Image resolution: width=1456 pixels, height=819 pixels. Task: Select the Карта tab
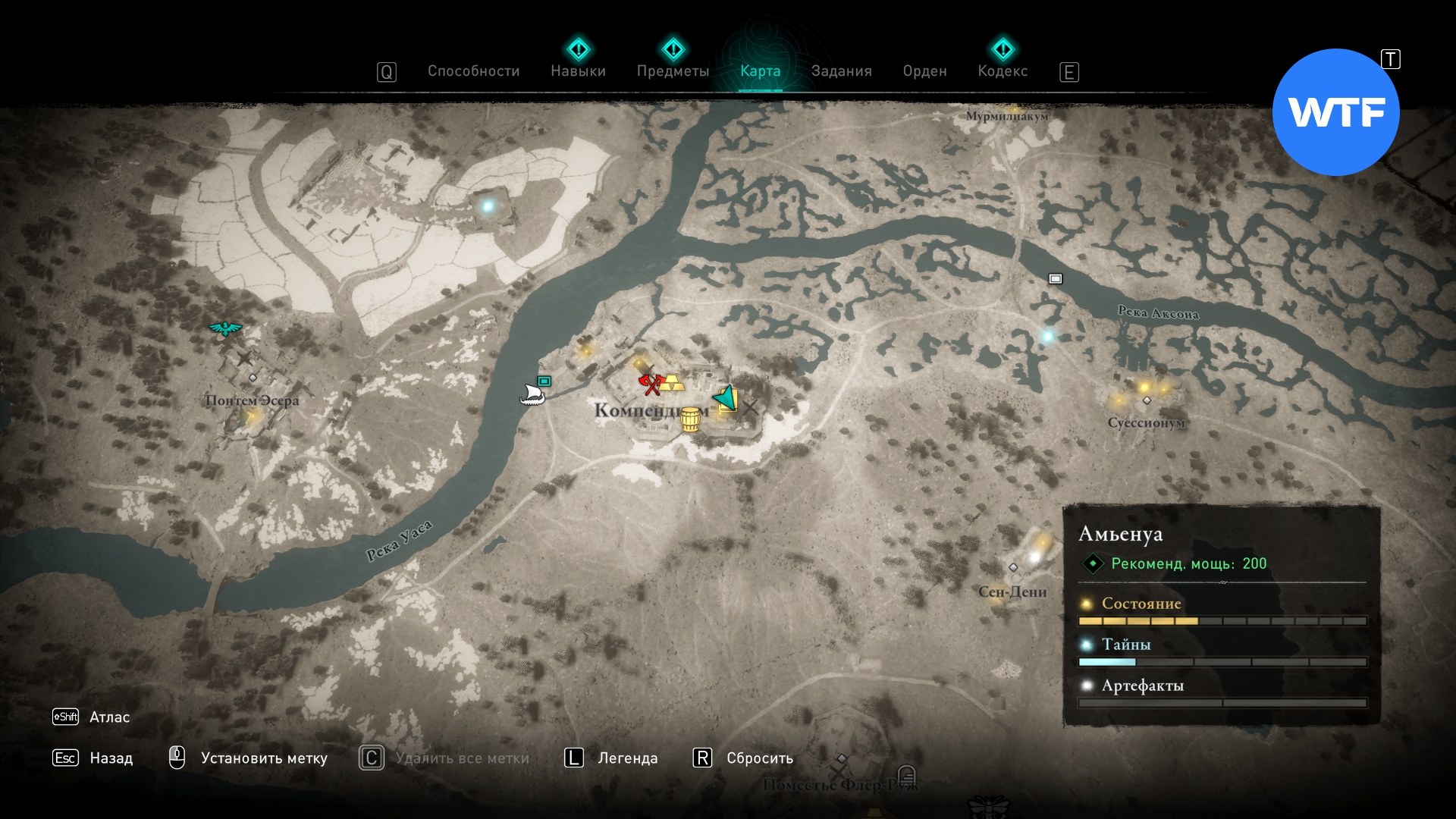click(x=760, y=71)
